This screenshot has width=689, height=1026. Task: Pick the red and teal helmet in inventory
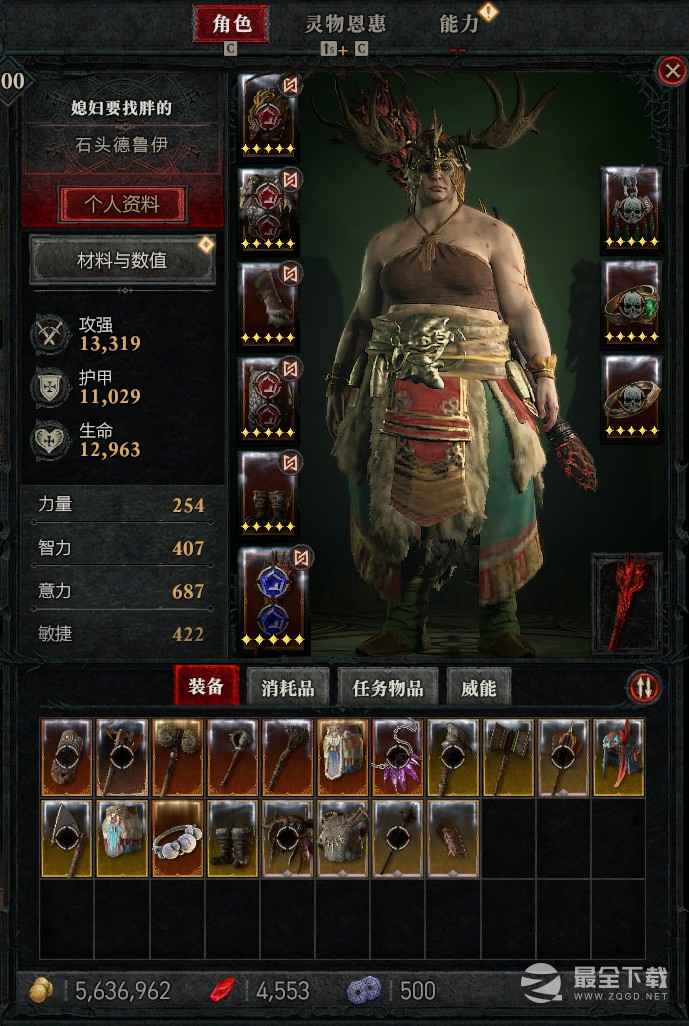tap(616, 757)
